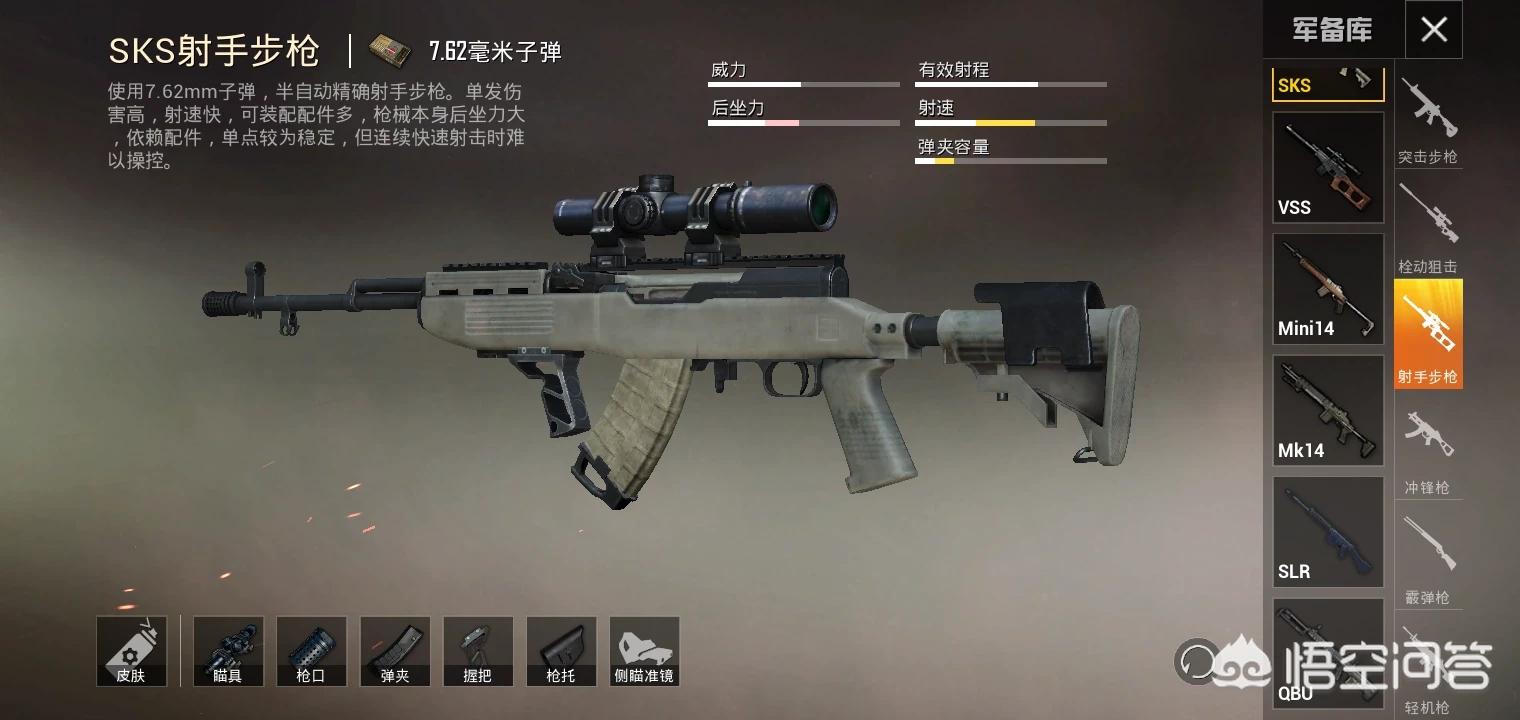
Task: Switch to the 突击步枪 assault rifle category
Action: pyautogui.click(x=1428, y=121)
